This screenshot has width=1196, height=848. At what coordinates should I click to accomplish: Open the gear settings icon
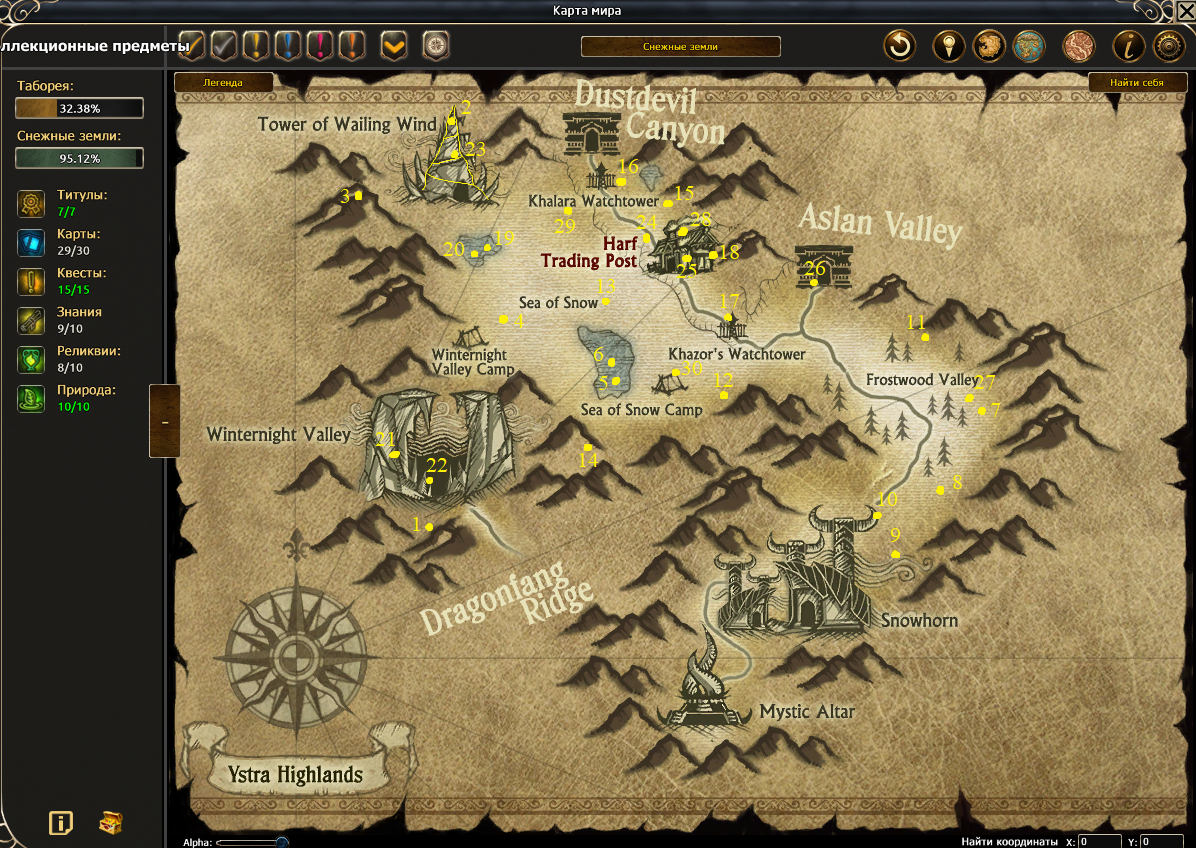(x=1170, y=46)
